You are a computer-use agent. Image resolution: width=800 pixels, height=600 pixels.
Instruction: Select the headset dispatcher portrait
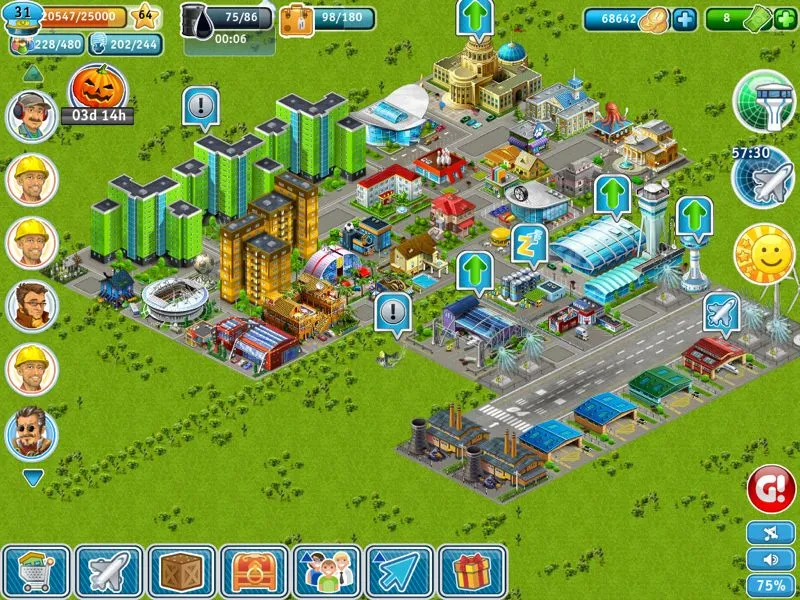(x=32, y=116)
